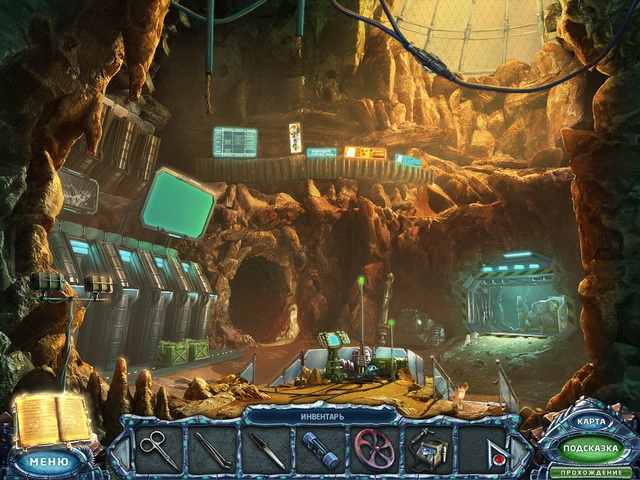Open the МЕНЮ button

tap(48, 462)
